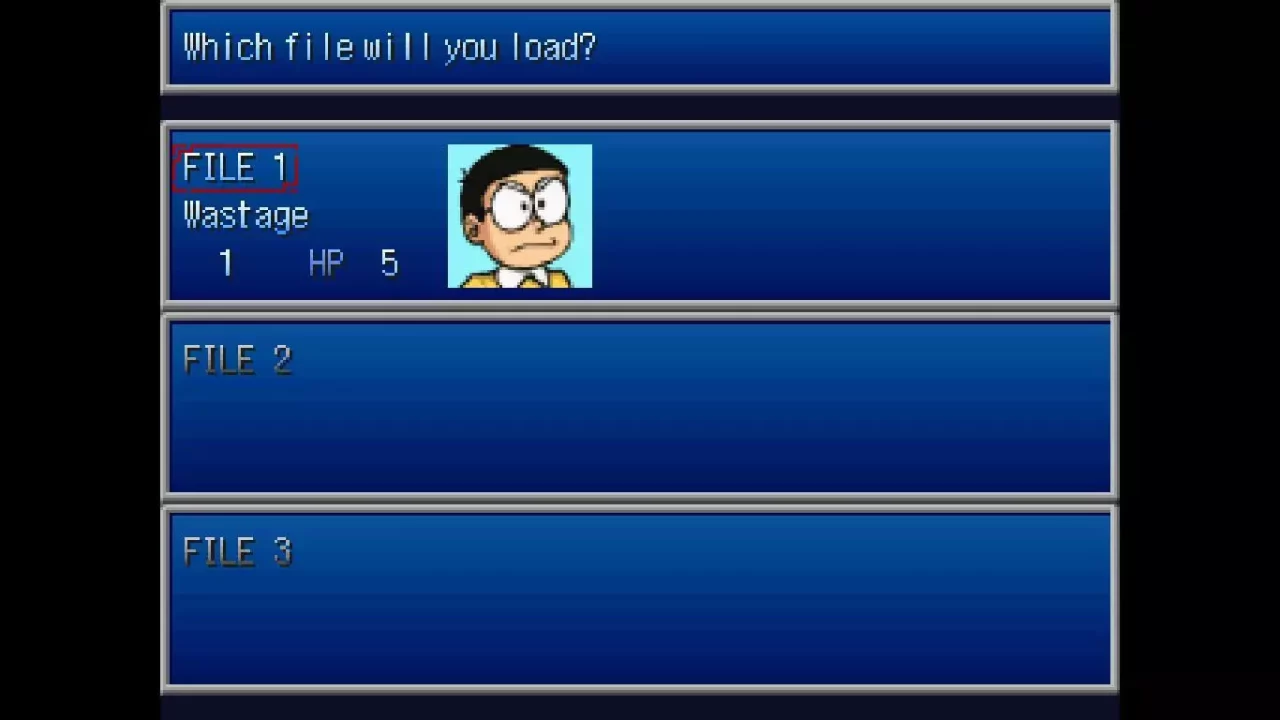Click the border of the prompt window
The height and width of the screenshot is (720, 1280).
tap(640, 8)
